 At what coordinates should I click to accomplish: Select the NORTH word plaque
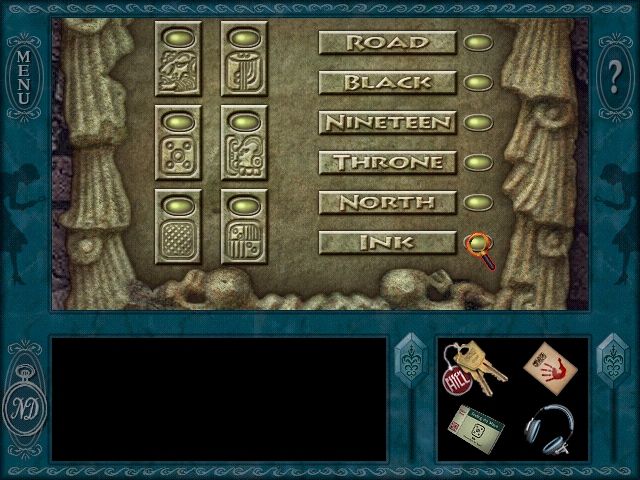coord(387,202)
